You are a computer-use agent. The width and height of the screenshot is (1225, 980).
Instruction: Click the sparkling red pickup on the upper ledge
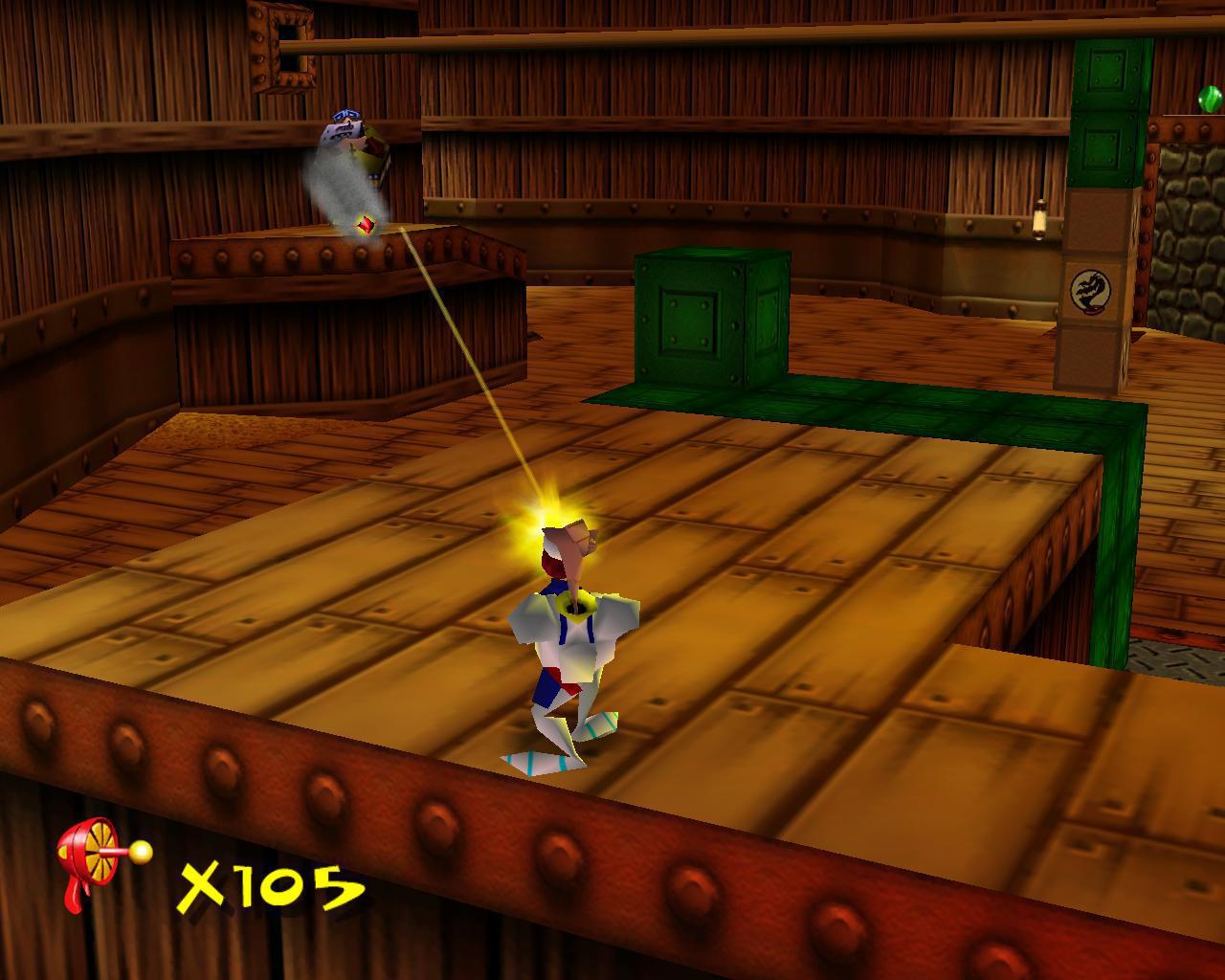(x=367, y=222)
